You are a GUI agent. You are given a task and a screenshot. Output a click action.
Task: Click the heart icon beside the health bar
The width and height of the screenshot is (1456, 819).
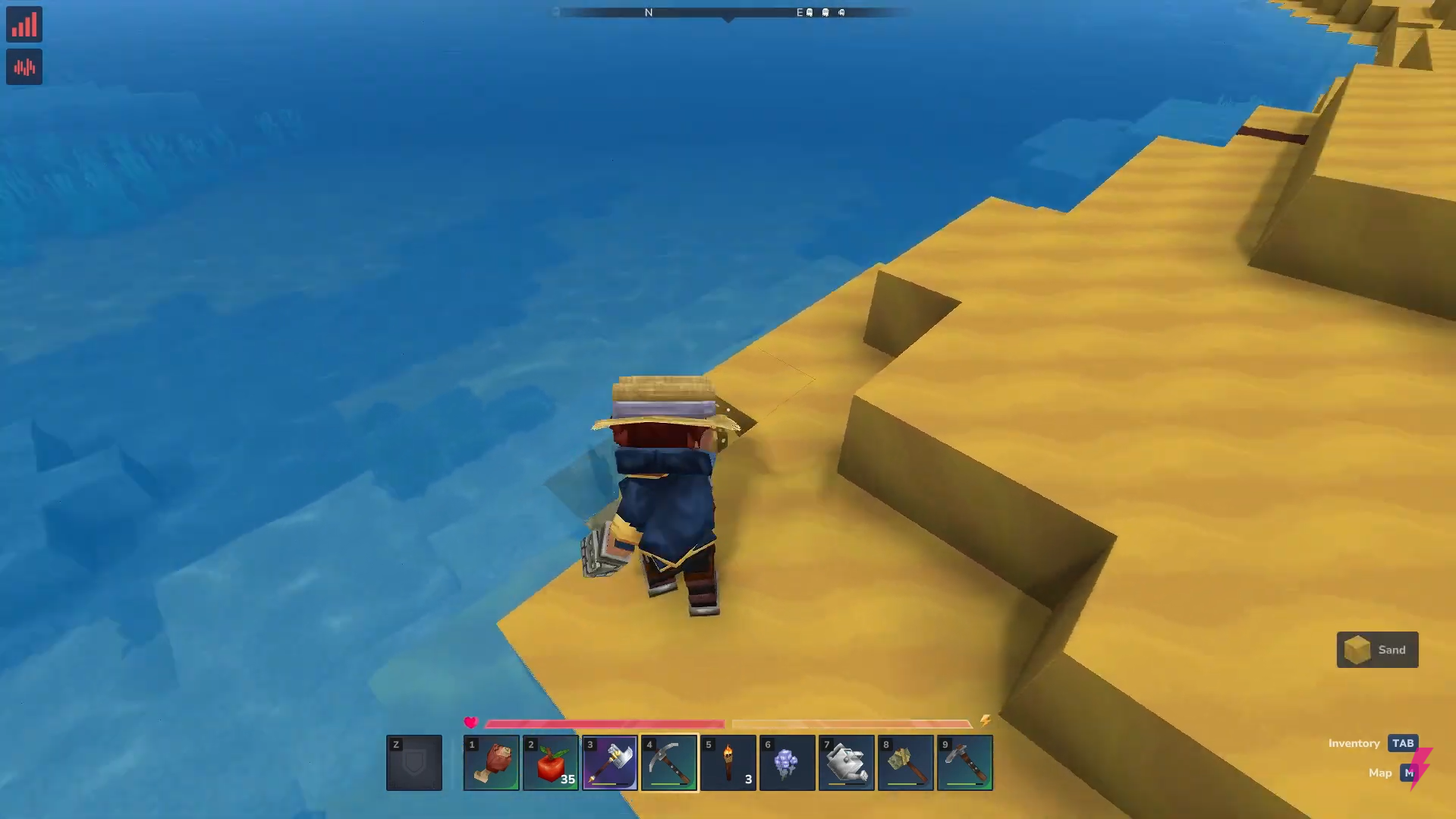[471, 722]
